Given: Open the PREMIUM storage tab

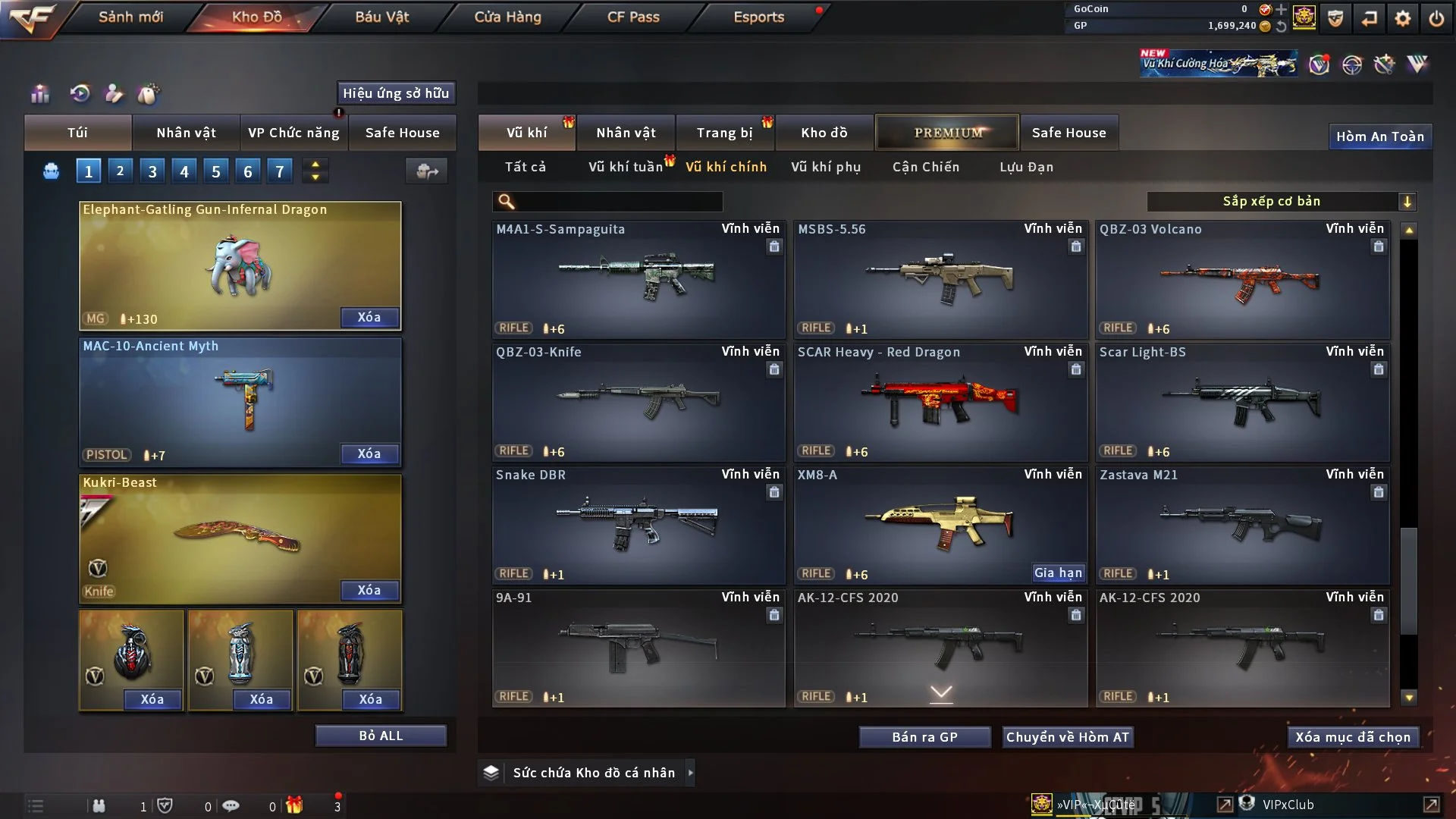Looking at the screenshot, I should coord(947,133).
